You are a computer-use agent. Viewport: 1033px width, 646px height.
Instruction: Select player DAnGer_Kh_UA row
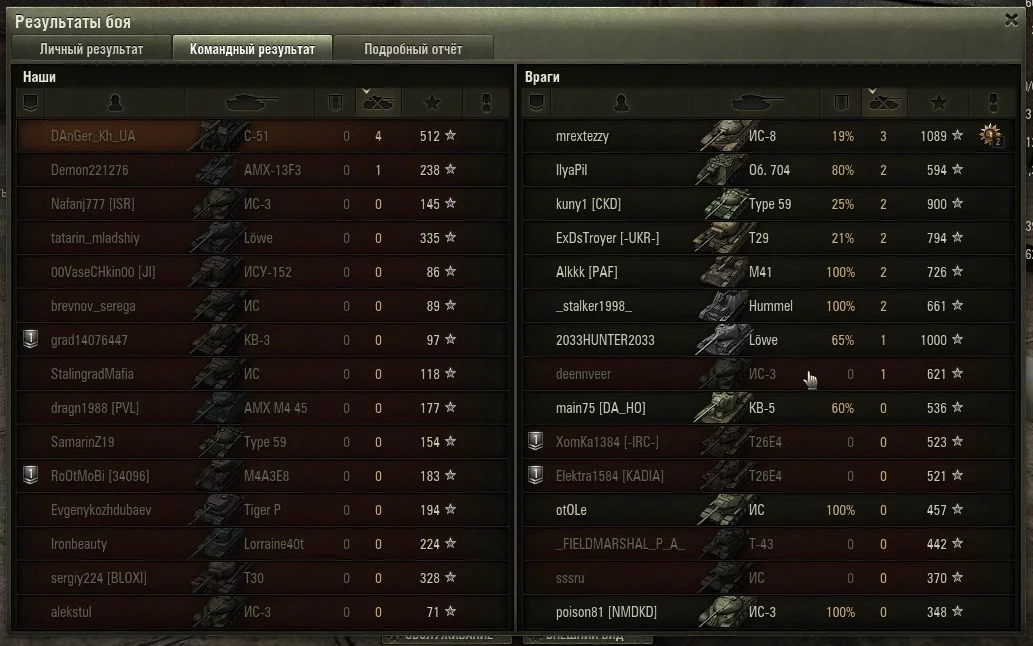[x=93, y=136]
